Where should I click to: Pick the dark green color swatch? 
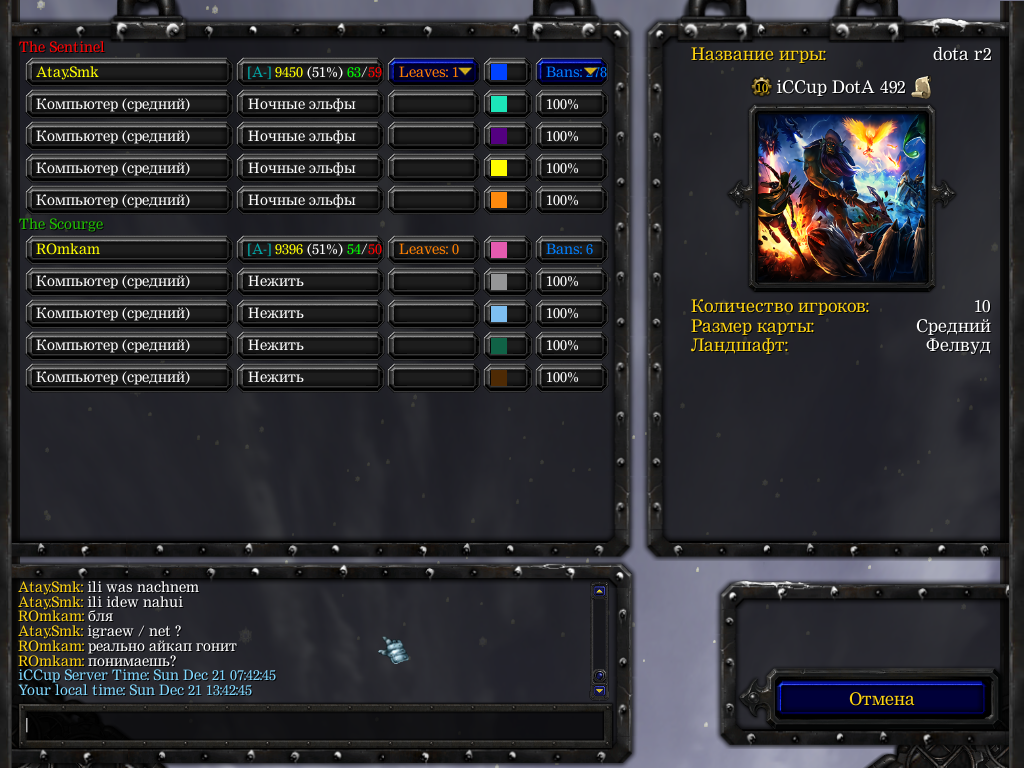(x=499, y=345)
